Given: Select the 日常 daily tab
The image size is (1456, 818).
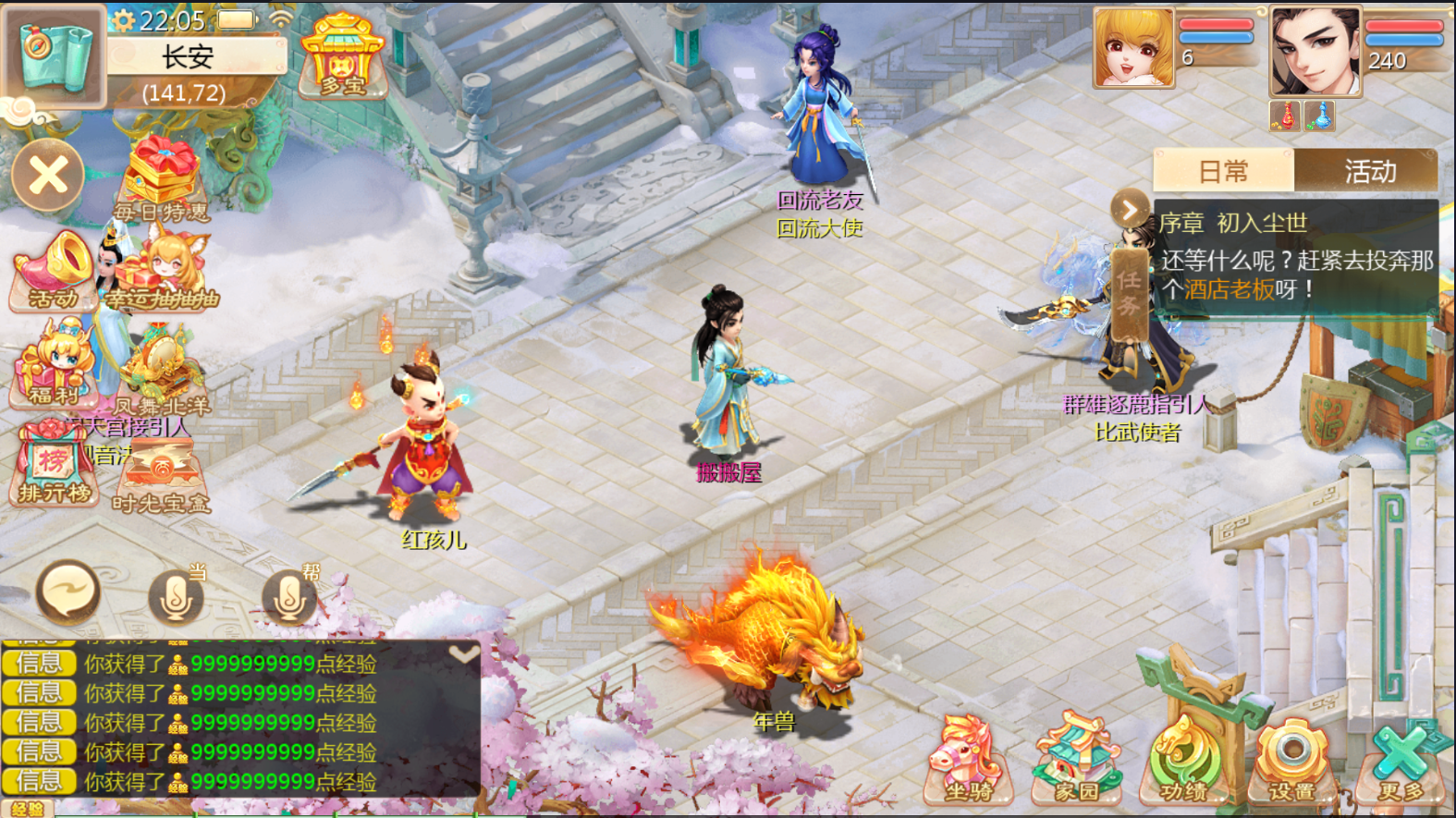Looking at the screenshot, I should coord(1223,172).
